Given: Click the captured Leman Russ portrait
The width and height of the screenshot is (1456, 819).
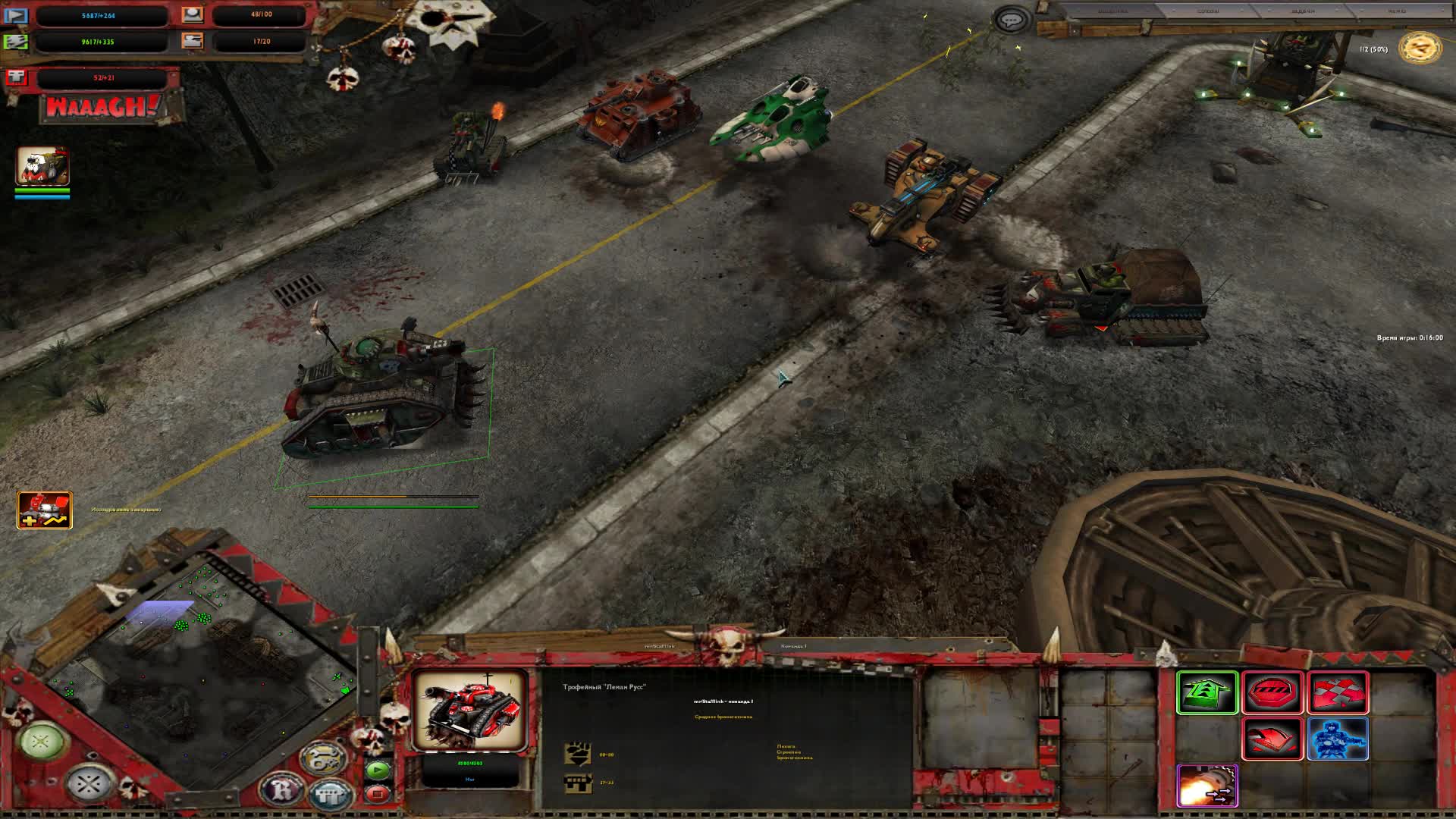Looking at the screenshot, I should tap(470, 710).
